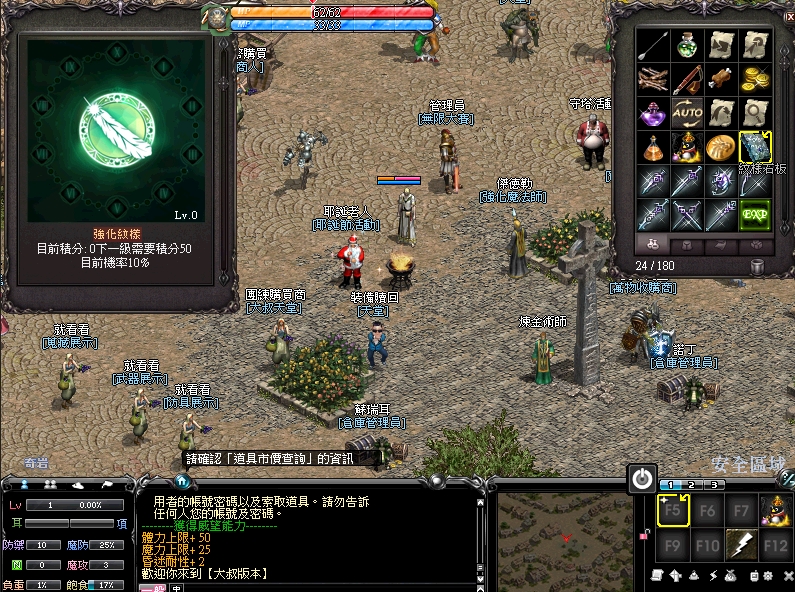Pick the bundle of firewood sticks
Image resolution: width=795 pixels, height=592 pixels.
tap(653, 79)
